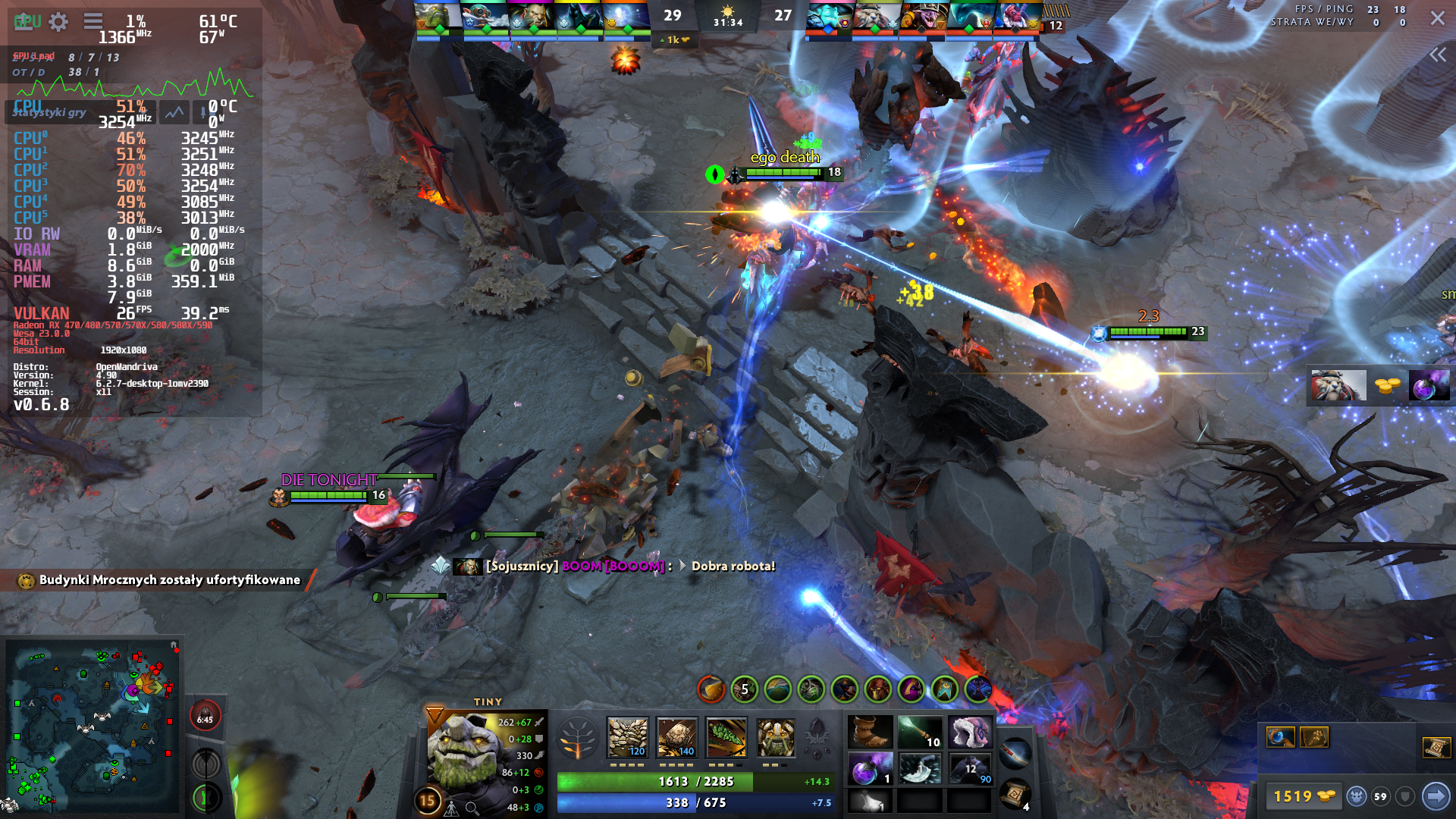
Task: Use the Blink Dagger item
Action: tap(920, 769)
